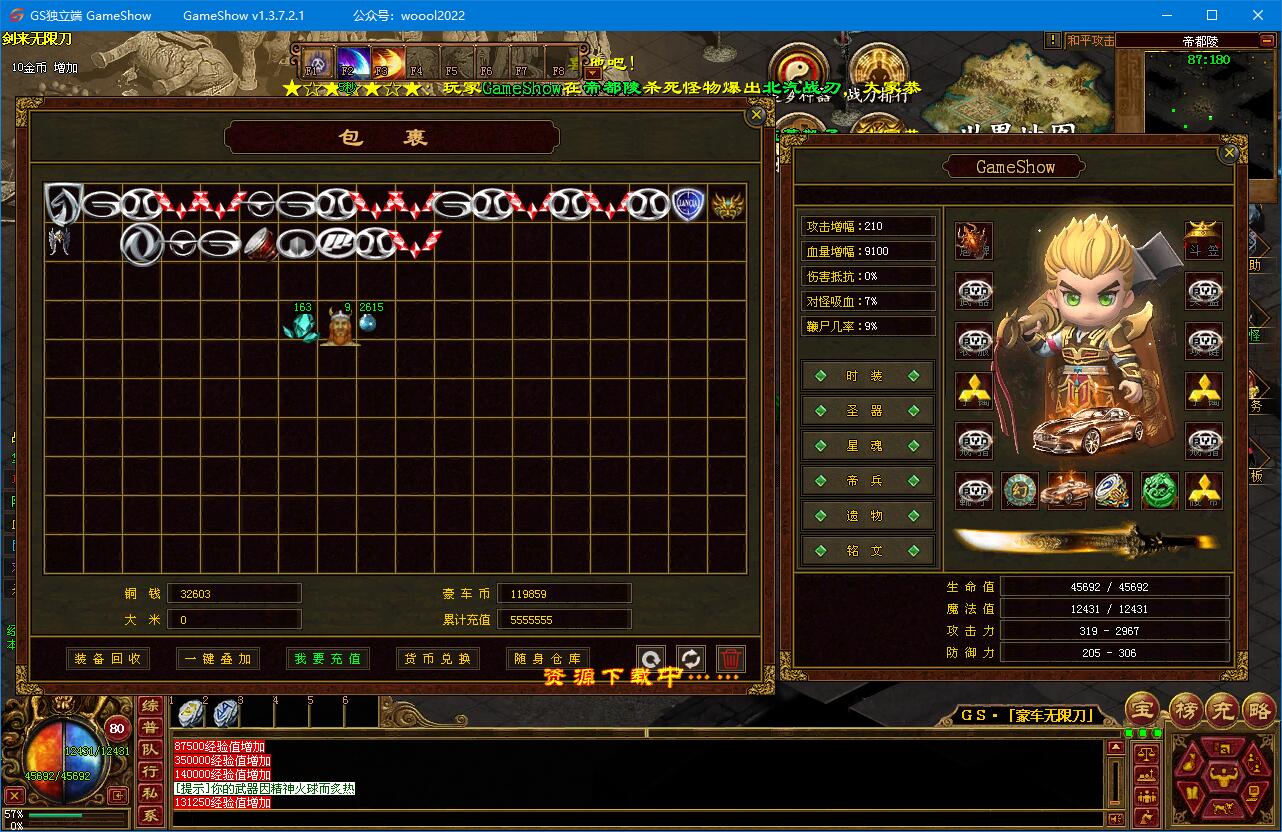Click the 装备回收 equipment recycle button
The width and height of the screenshot is (1282, 832).
[x=108, y=659]
